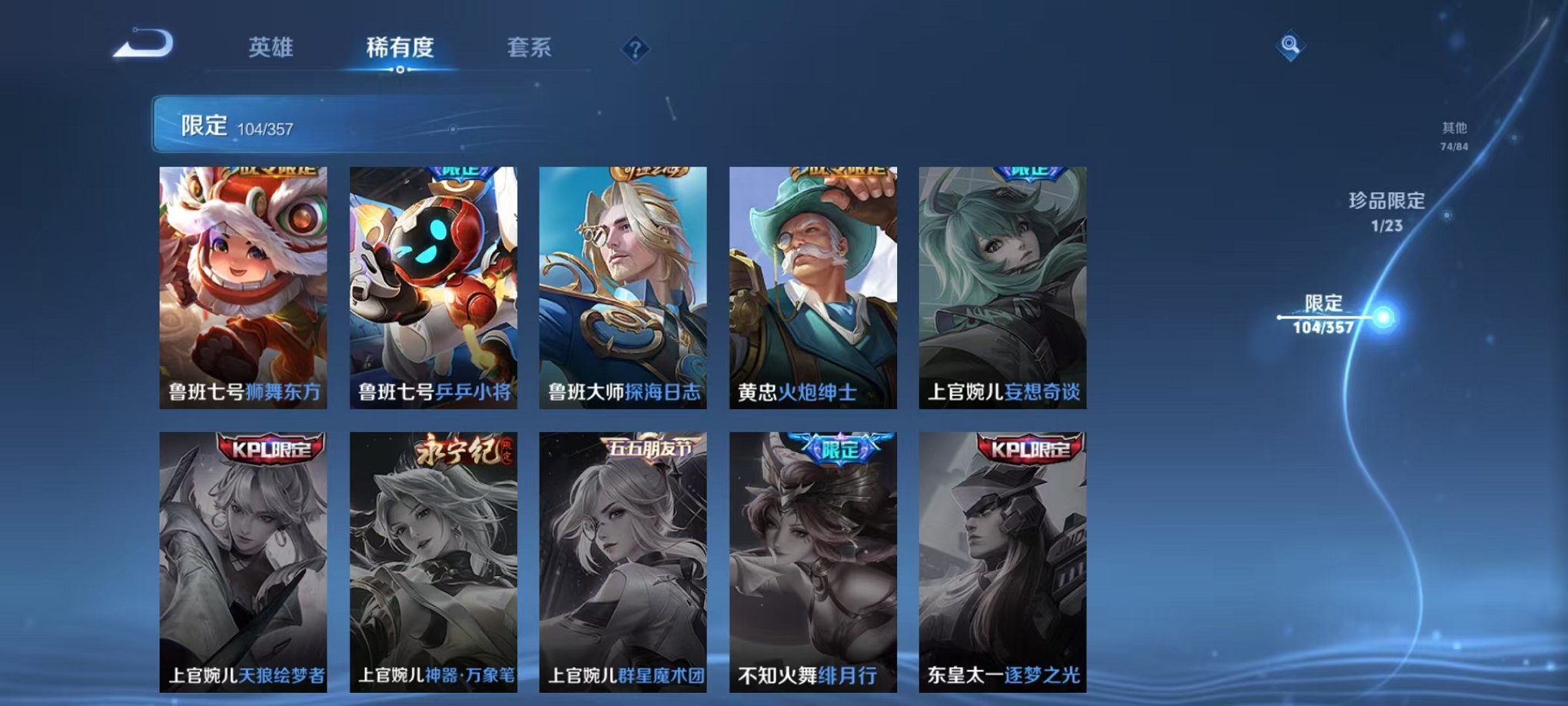Open search with the magnifier icon

click(1291, 46)
